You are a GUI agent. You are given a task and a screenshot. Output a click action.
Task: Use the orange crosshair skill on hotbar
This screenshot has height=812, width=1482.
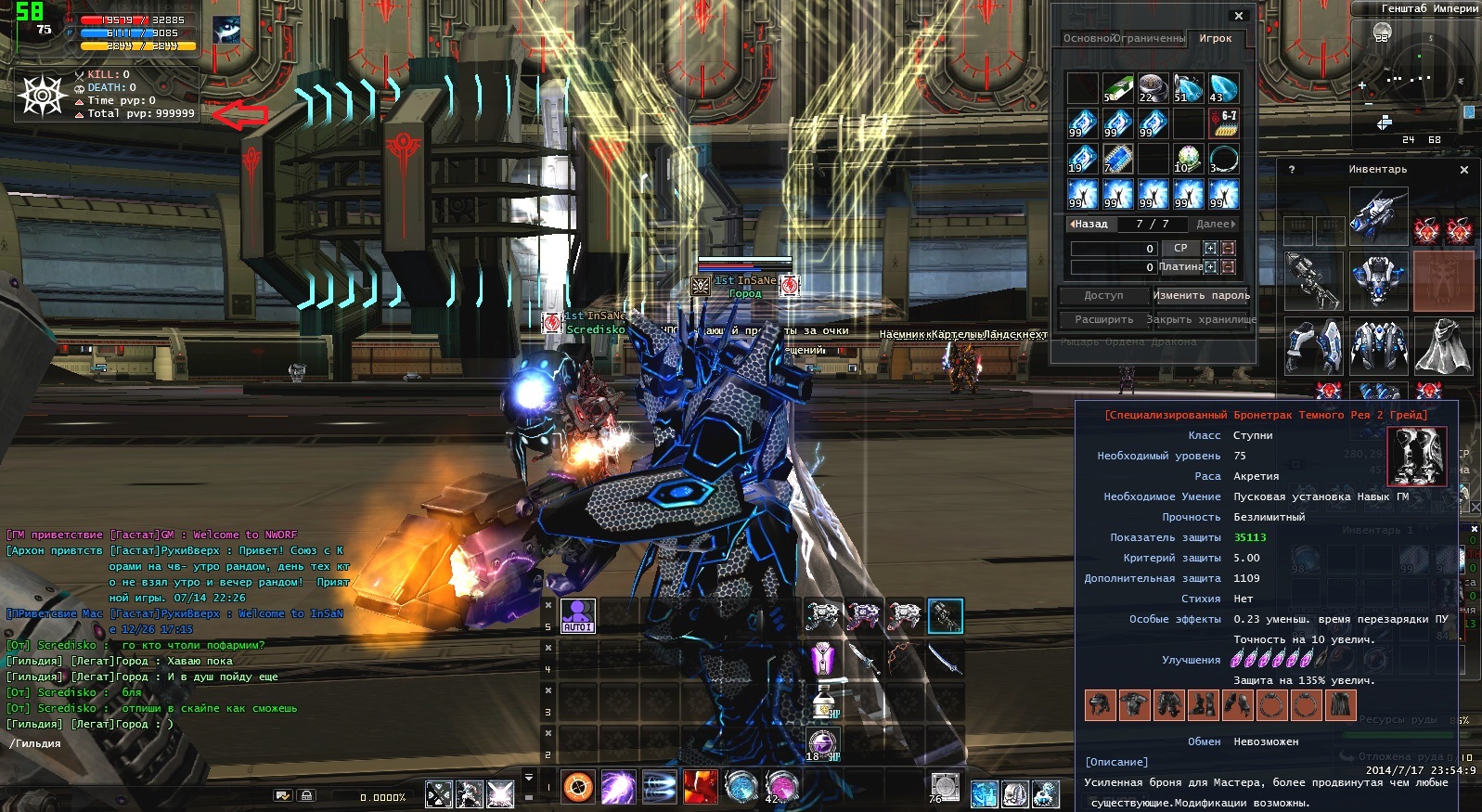point(578,788)
